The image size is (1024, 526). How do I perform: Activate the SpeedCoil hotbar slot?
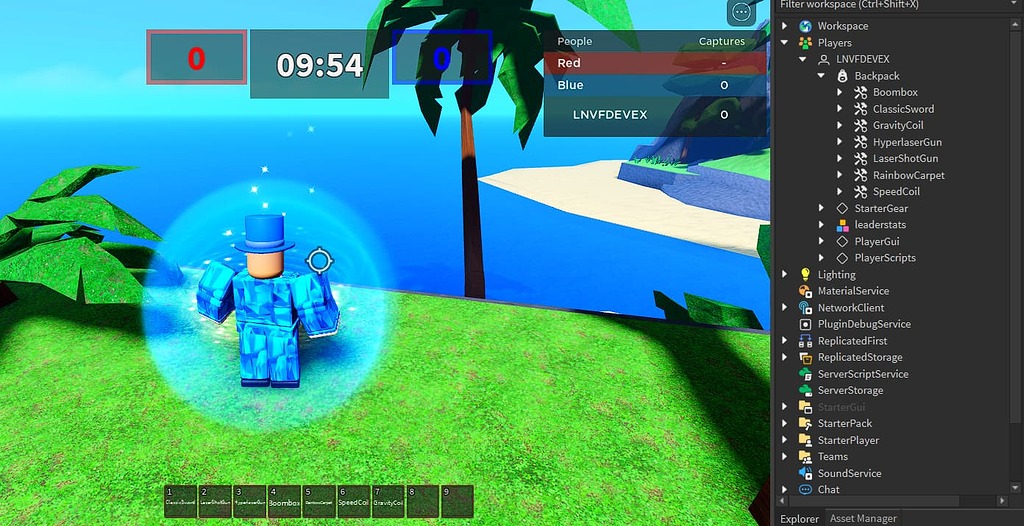tap(353, 501)
